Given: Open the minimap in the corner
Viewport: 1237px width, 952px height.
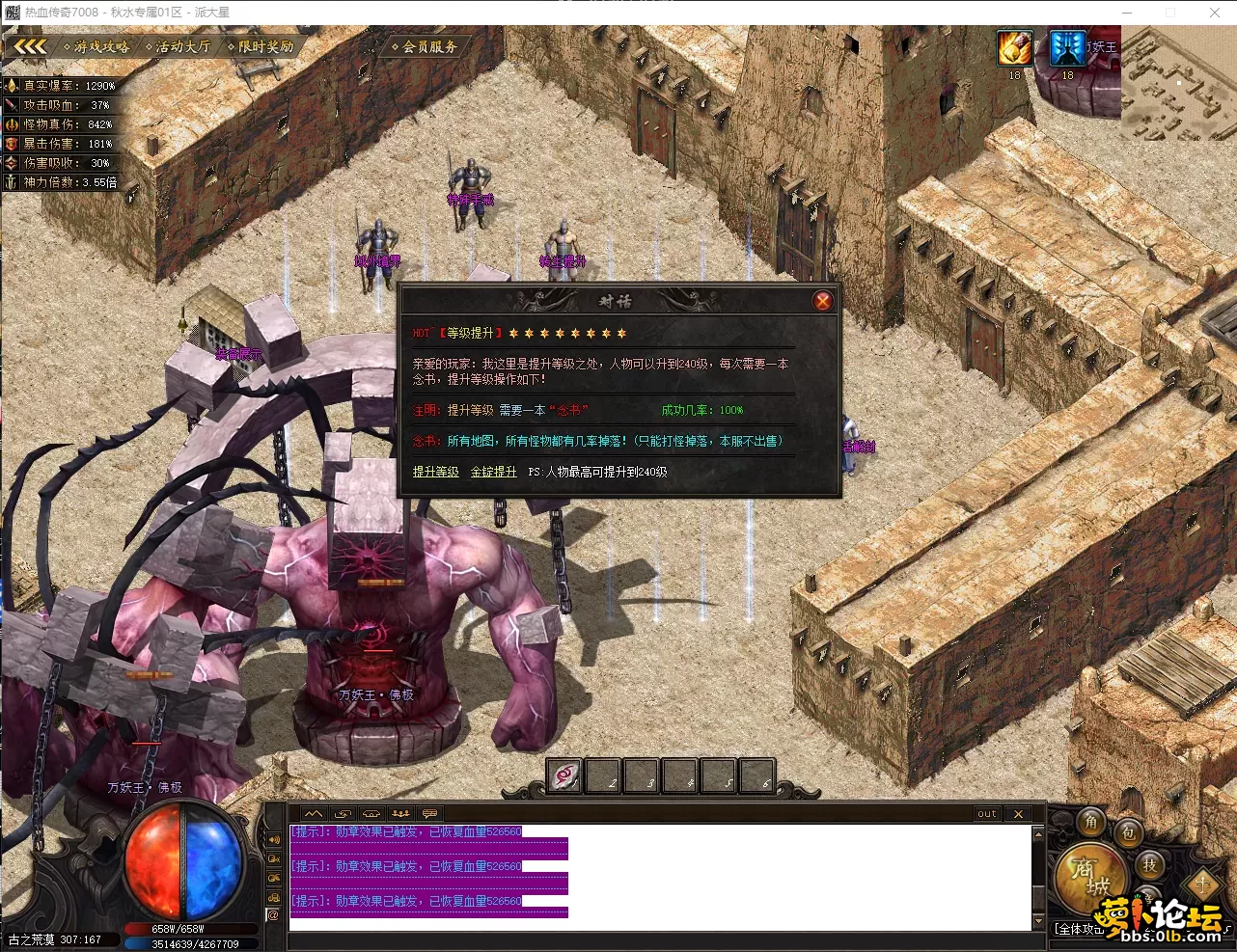Looking at the screenshot, I should [x=1178, y=84].
